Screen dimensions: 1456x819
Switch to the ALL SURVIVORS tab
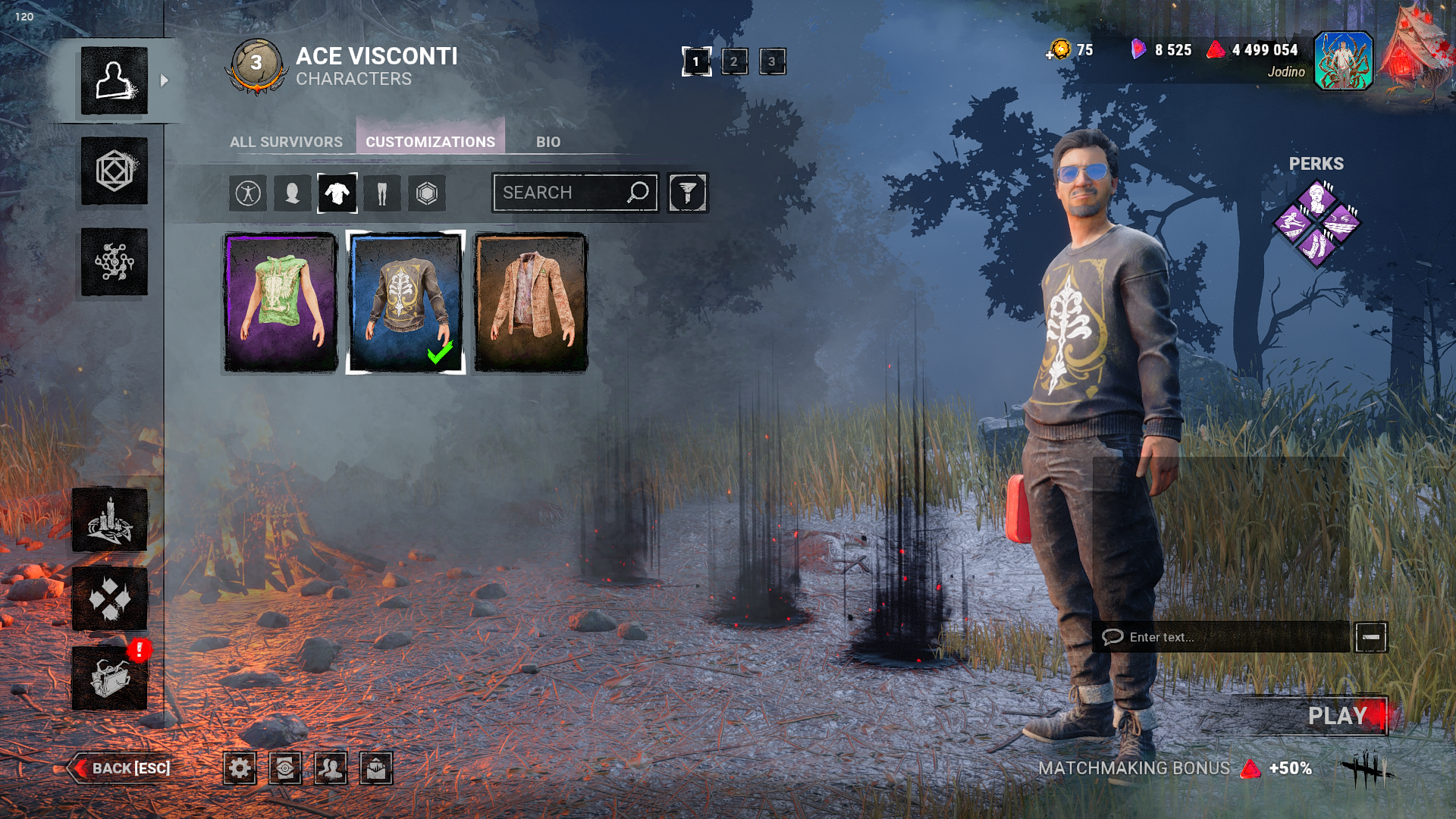(286, 142)
